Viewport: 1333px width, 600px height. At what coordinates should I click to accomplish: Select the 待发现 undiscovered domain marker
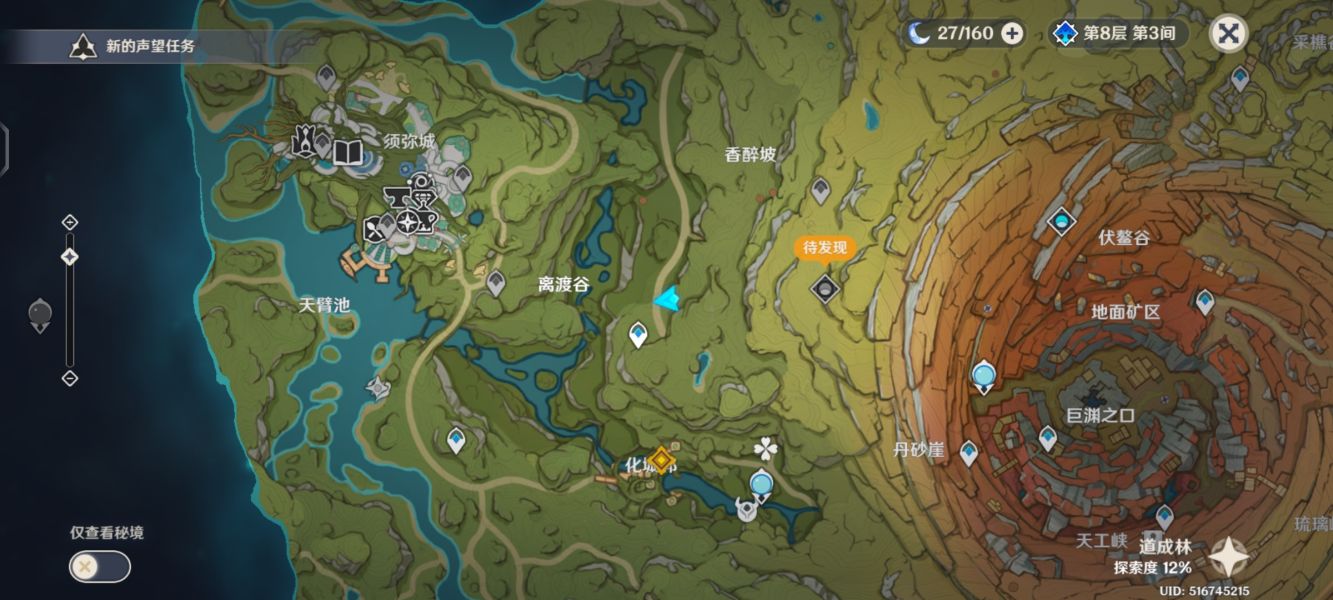coord(824,288)
